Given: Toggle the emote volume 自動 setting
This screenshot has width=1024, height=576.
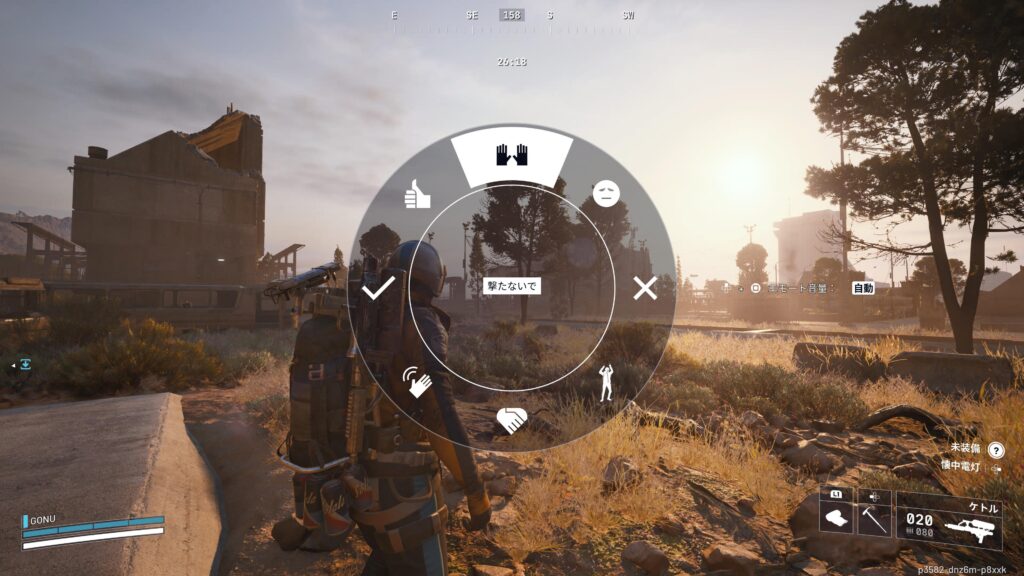Looking at the screenshot, I should [863, 288].
